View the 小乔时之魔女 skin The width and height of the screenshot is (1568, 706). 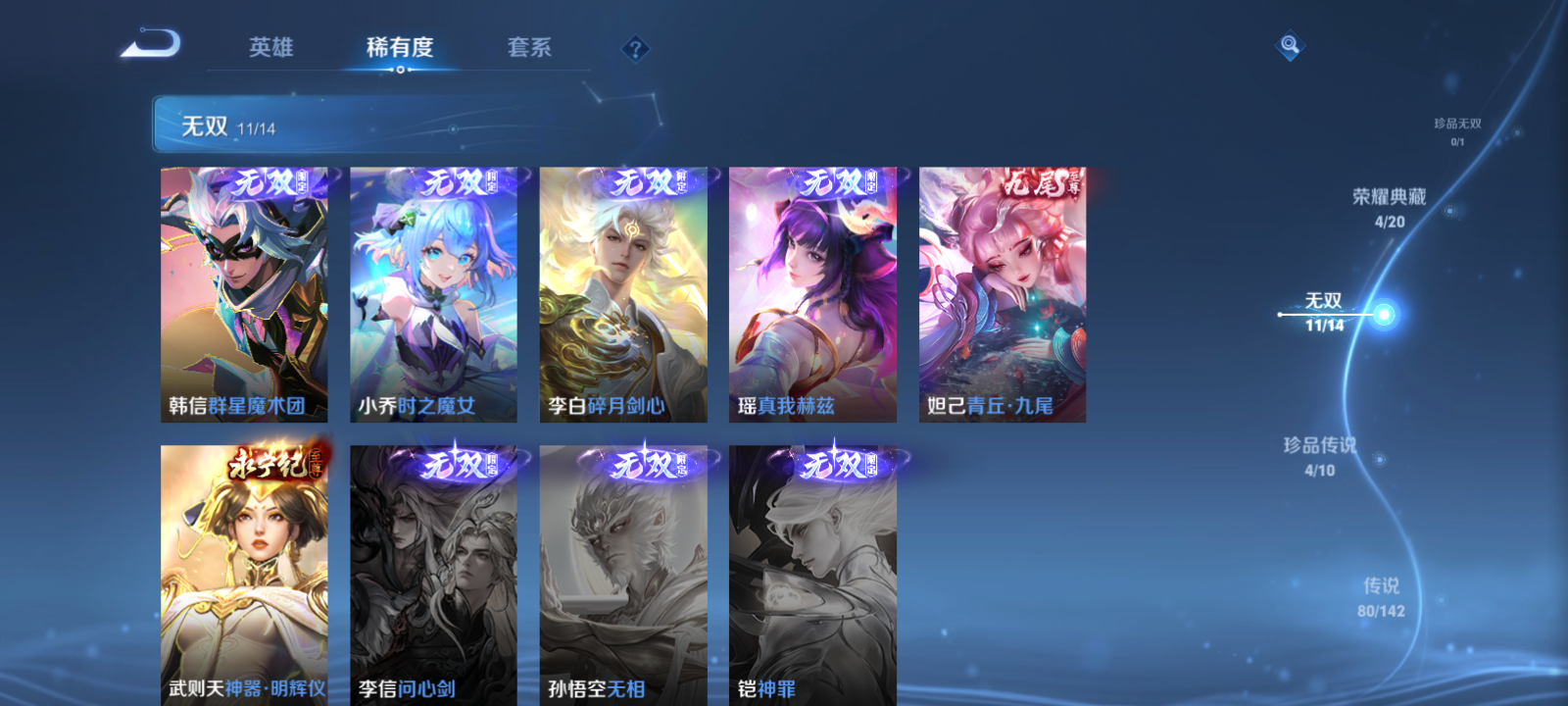coord(434,294)
